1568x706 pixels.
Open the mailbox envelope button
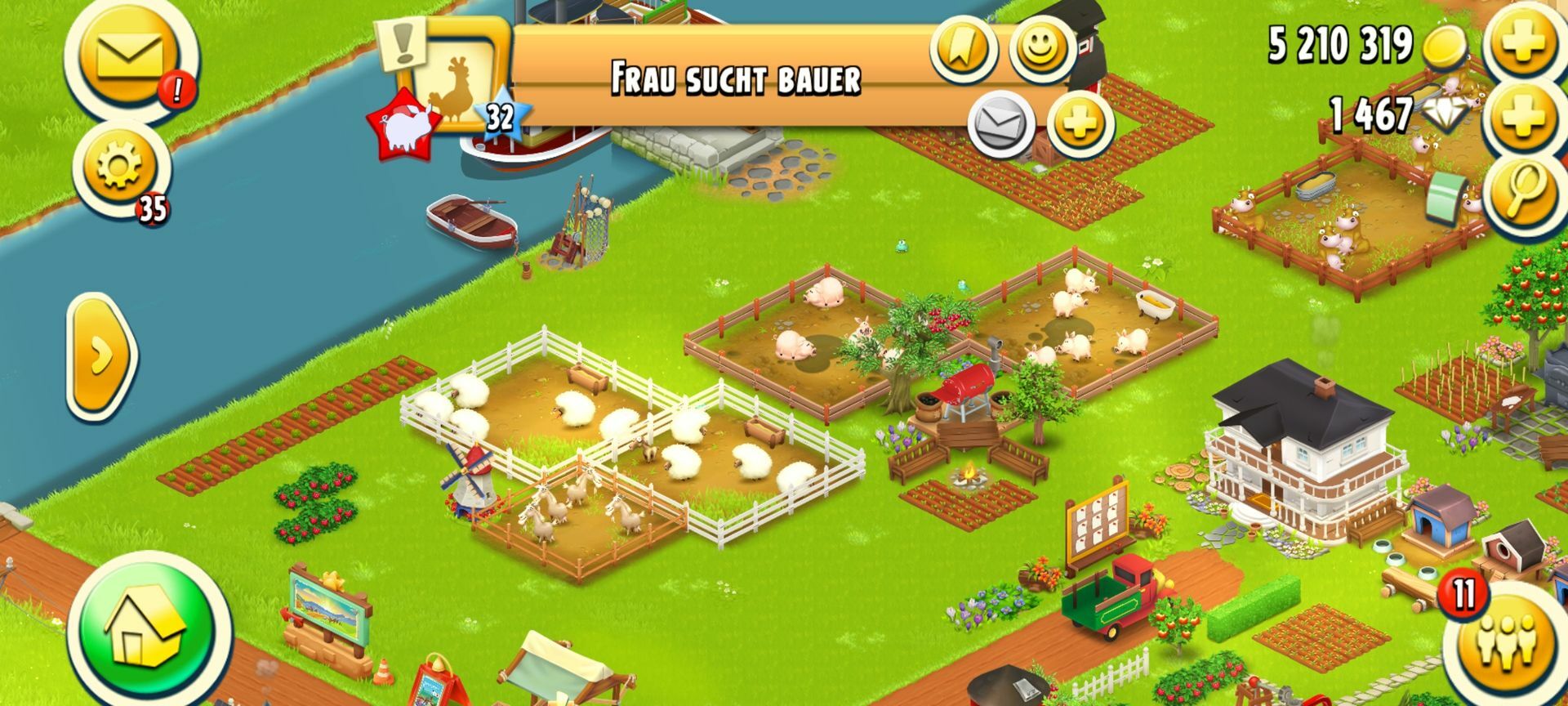129,56
